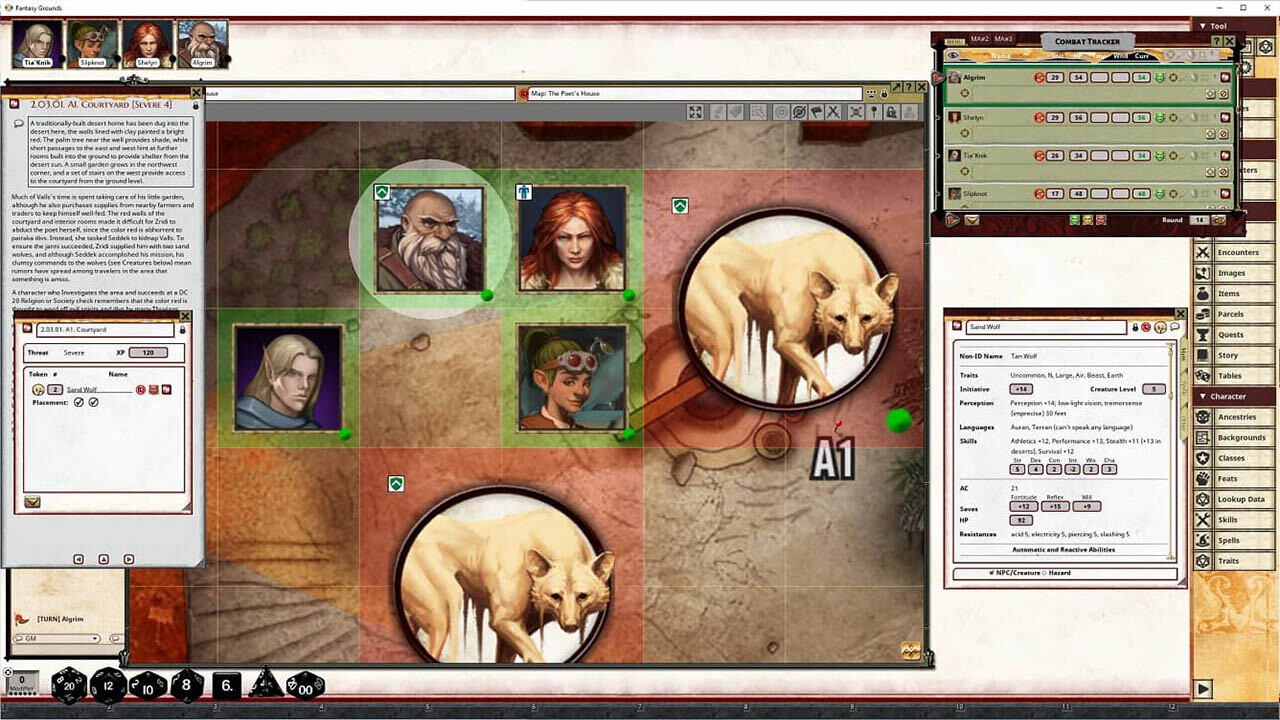
Task: Open the Story sidebar panel
Action: (x=1230, y=355)
